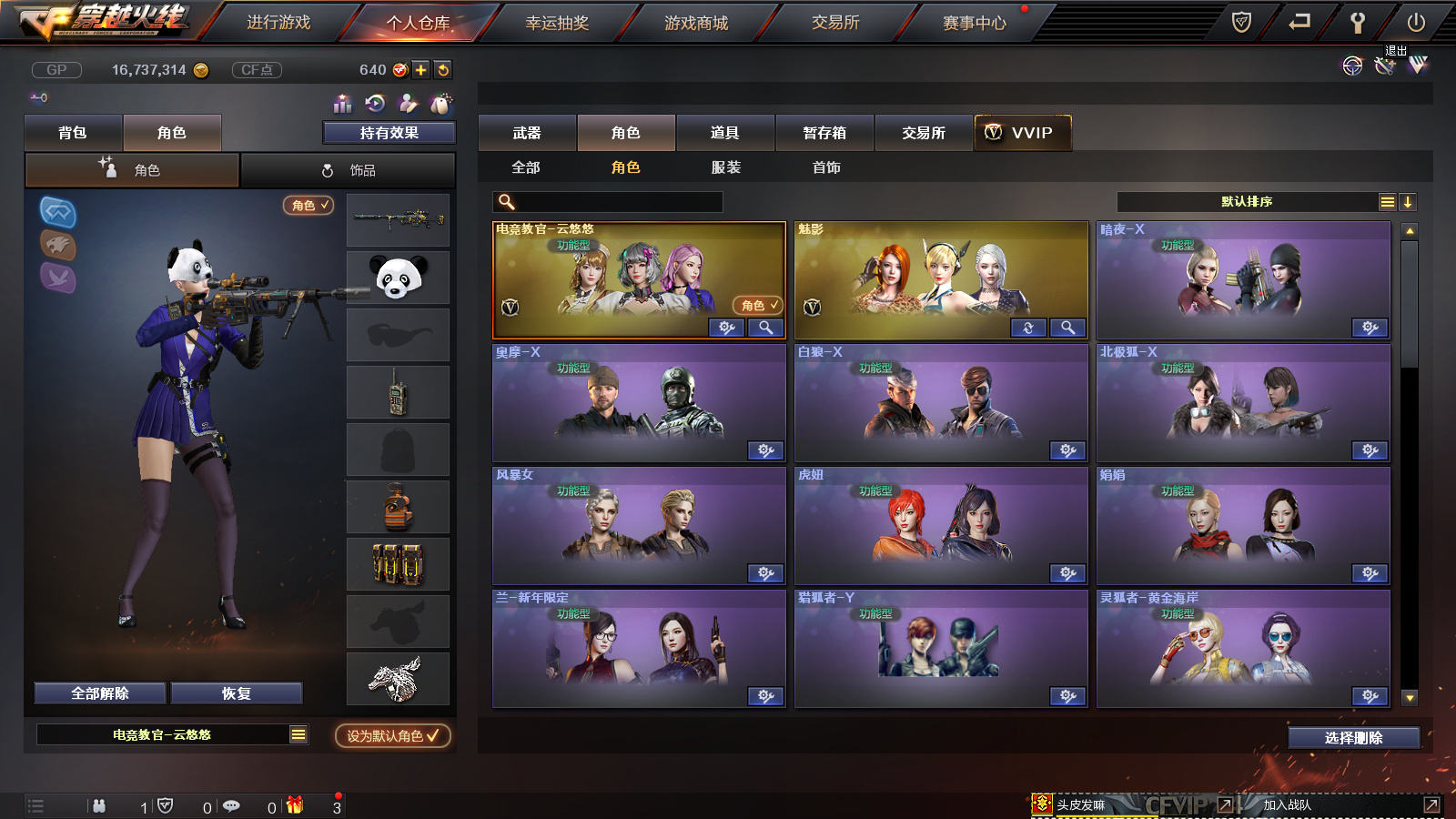Open the list view selector next to the sort bar
Screen dimensions: 1456x819
click(1386, 202)
